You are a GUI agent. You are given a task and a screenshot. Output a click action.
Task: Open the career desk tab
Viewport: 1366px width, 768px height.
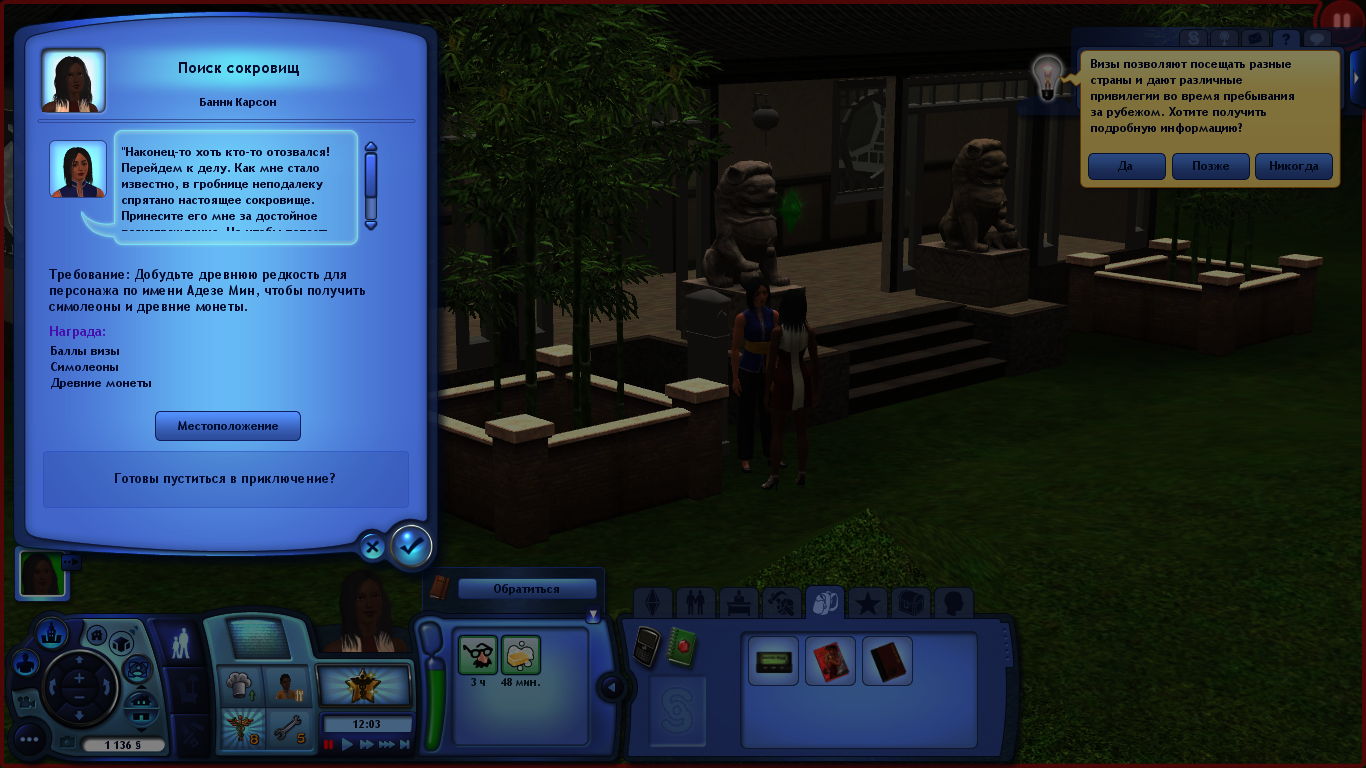click(738, 603)
